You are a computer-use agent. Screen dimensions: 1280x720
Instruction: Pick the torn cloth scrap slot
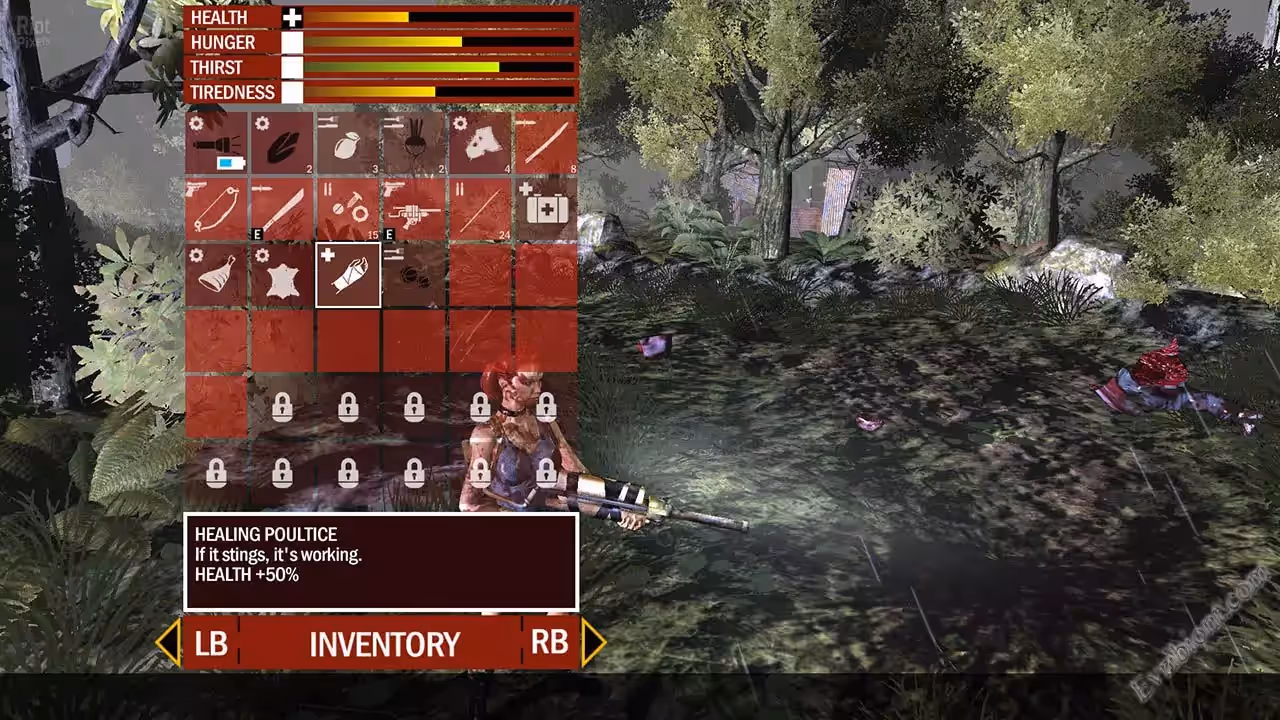tap(480, 143)
